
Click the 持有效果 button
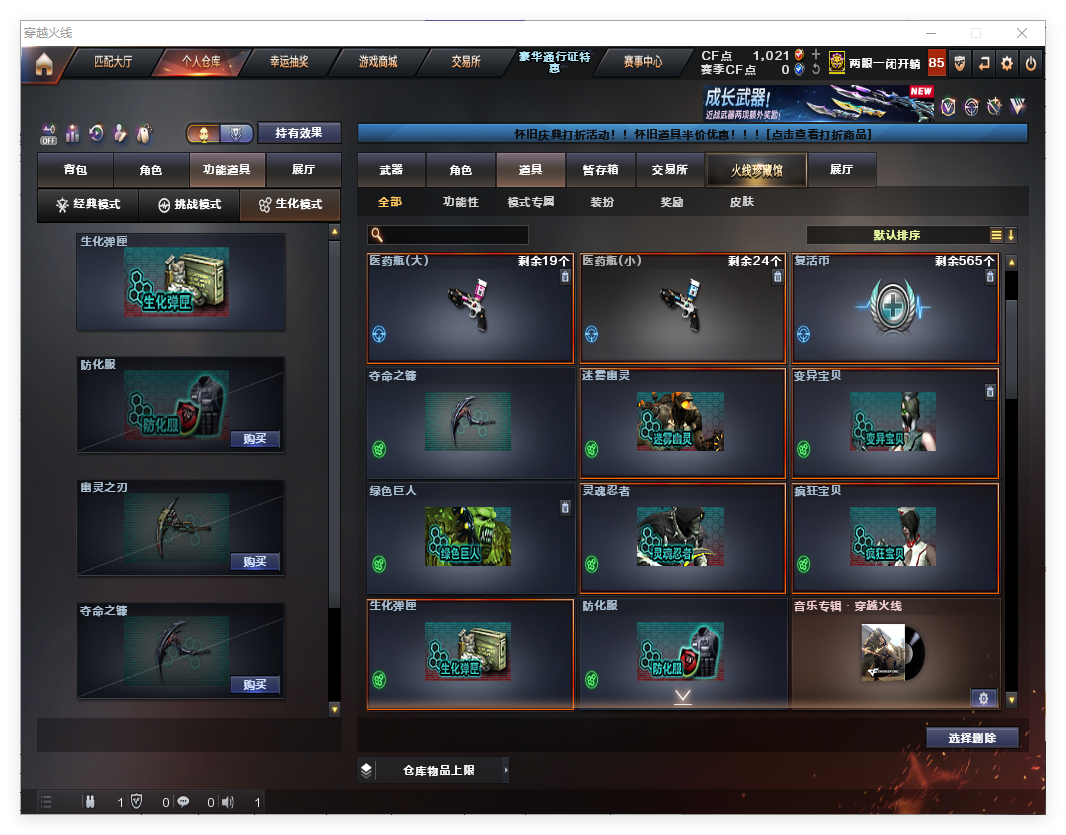[299, 133]
